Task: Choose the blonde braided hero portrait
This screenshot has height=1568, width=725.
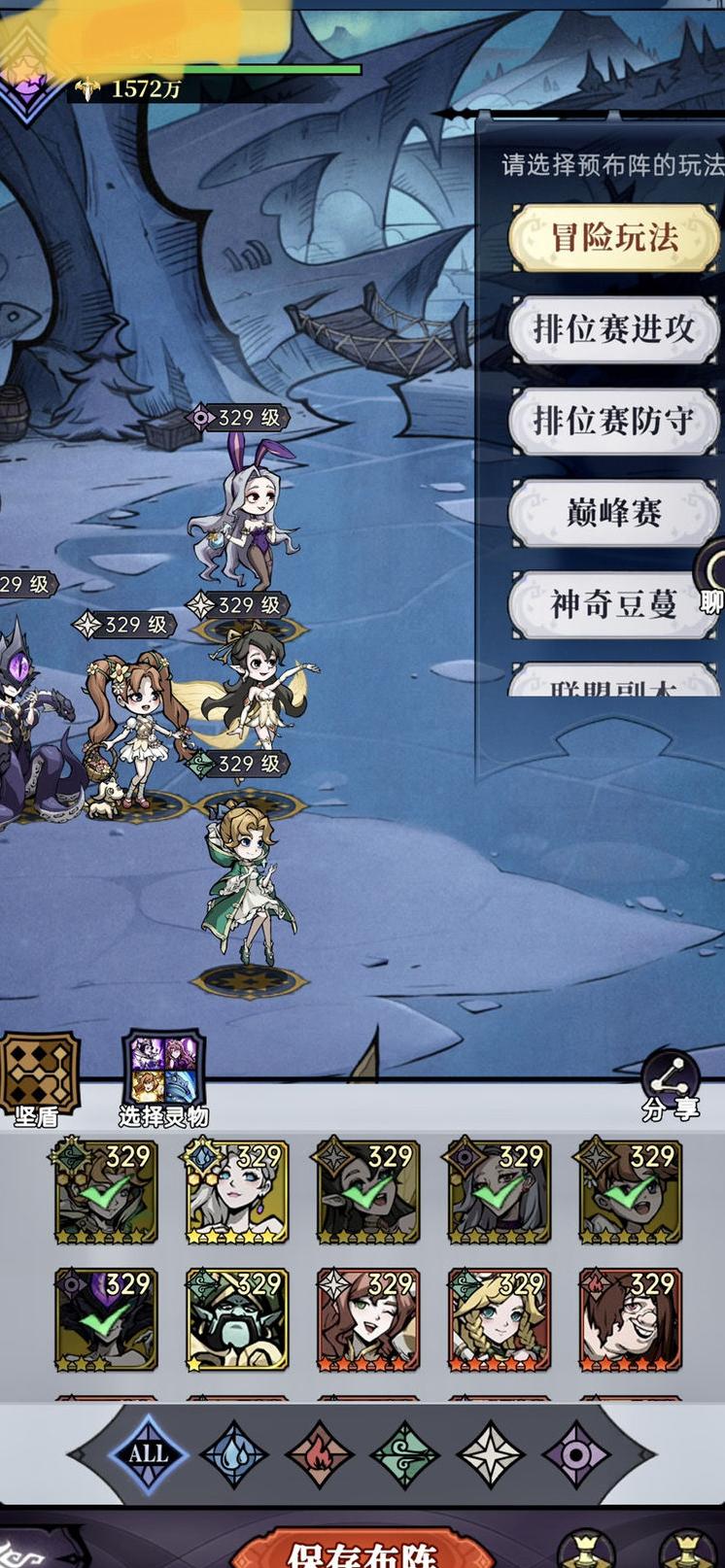Action: 499,1319
